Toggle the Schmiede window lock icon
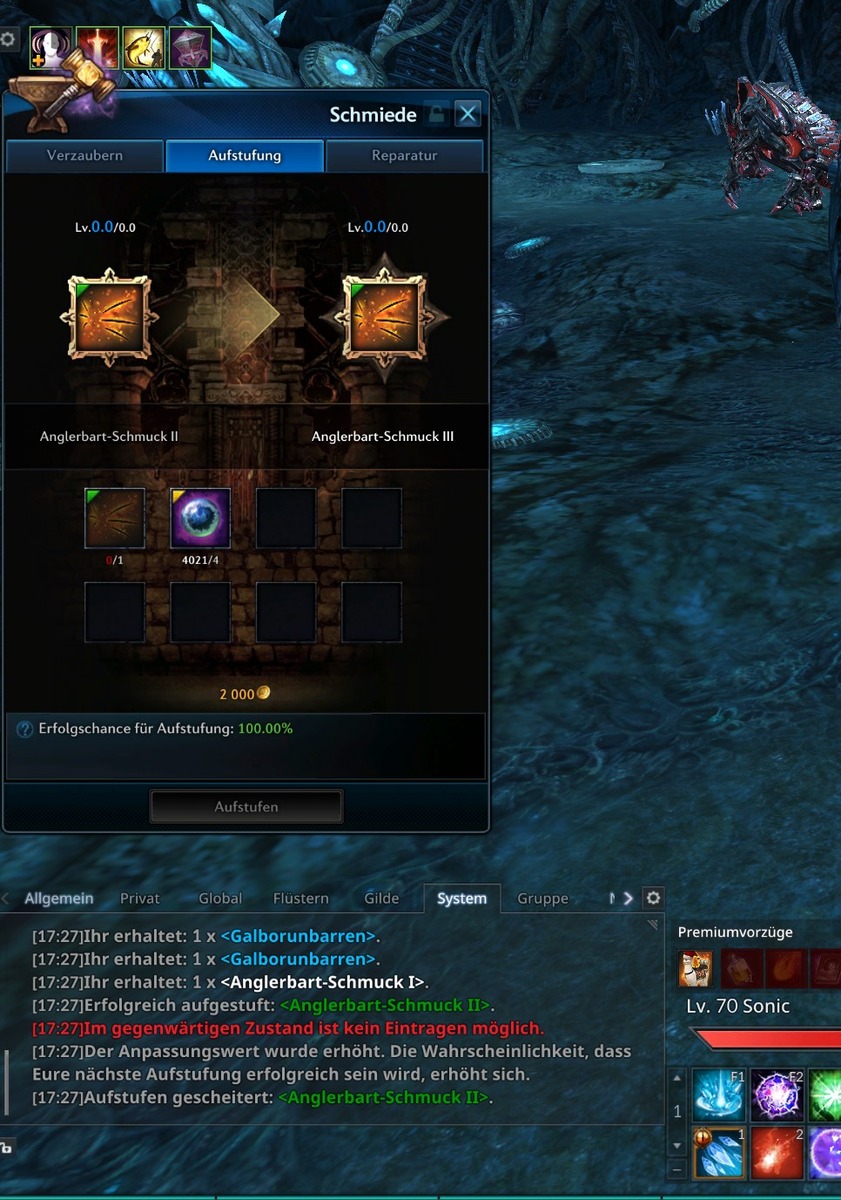 (x=436, y=115)
